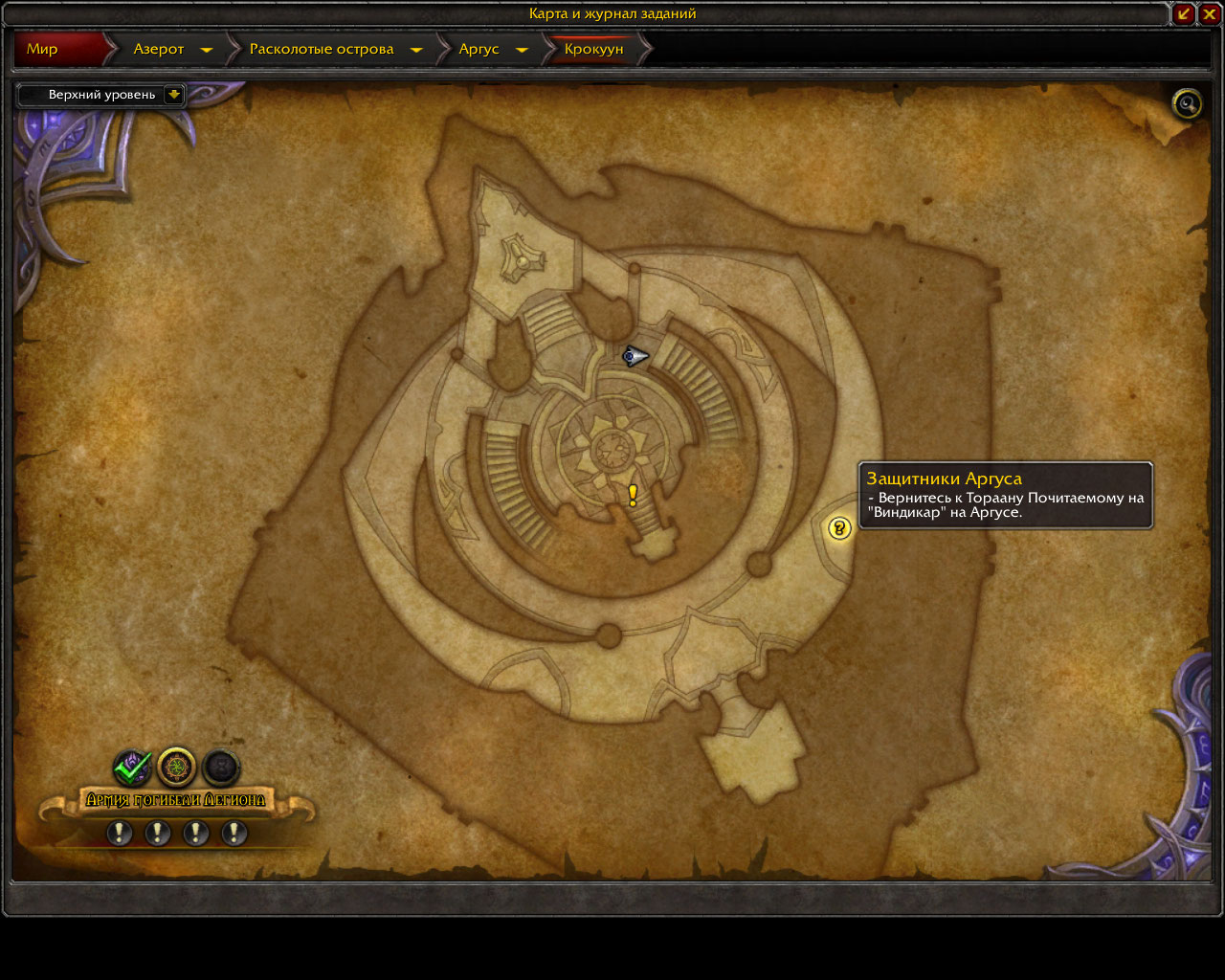
Task: Select the Азерот breadcrumb
Action: tap(159, 49)
